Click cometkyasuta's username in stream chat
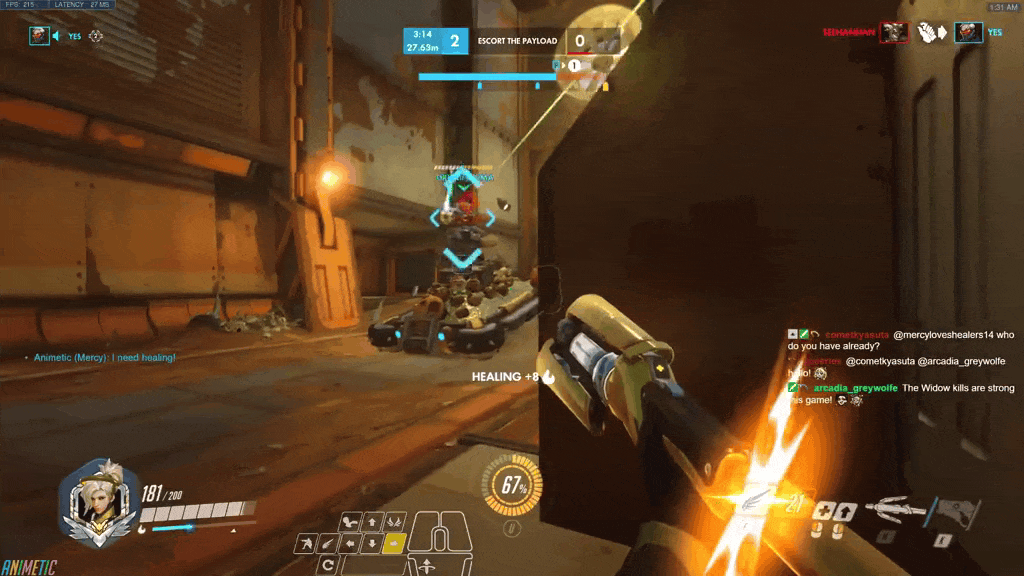1024x576 pixels. (x=857, y=334)
